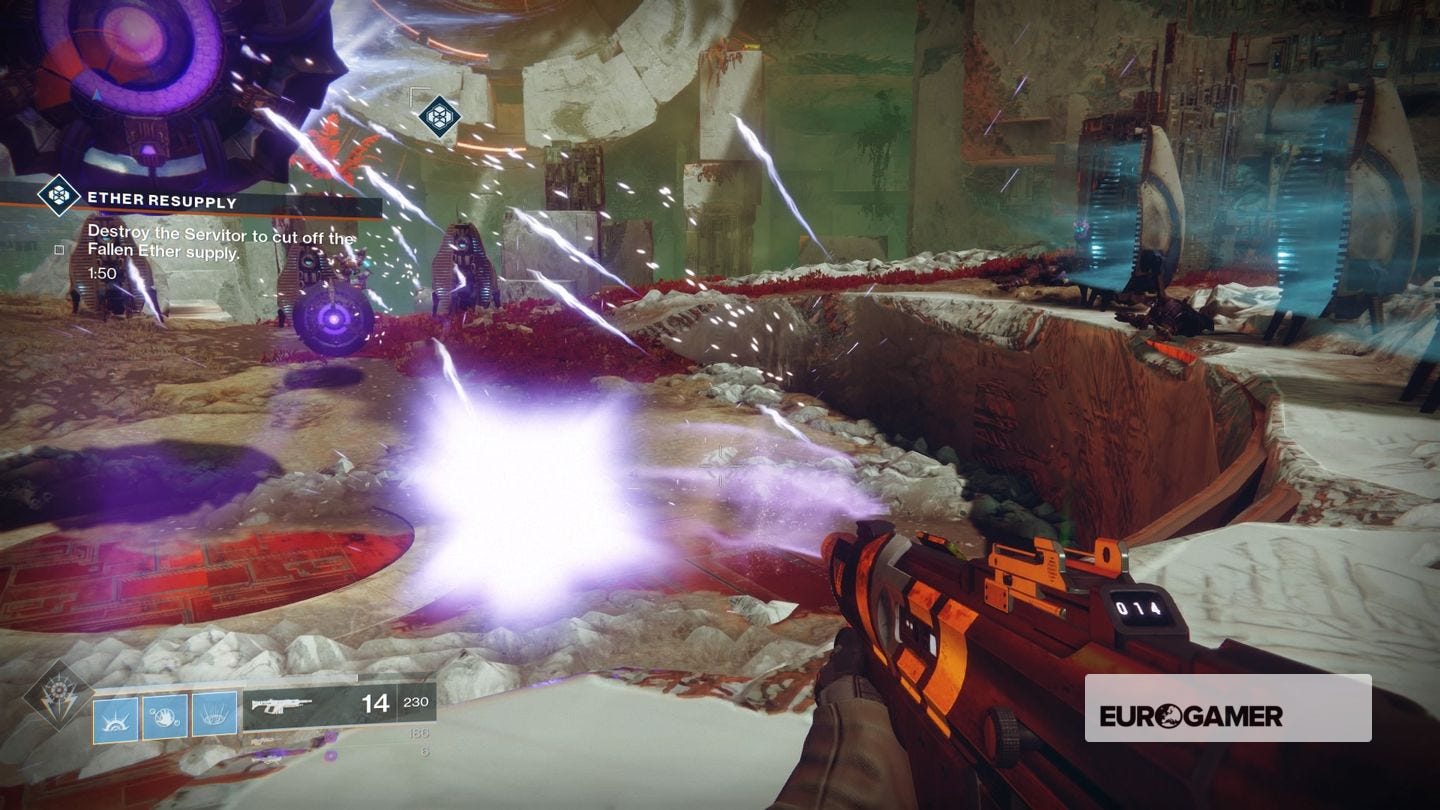Check the box beside the event objective text

point(58,249)
